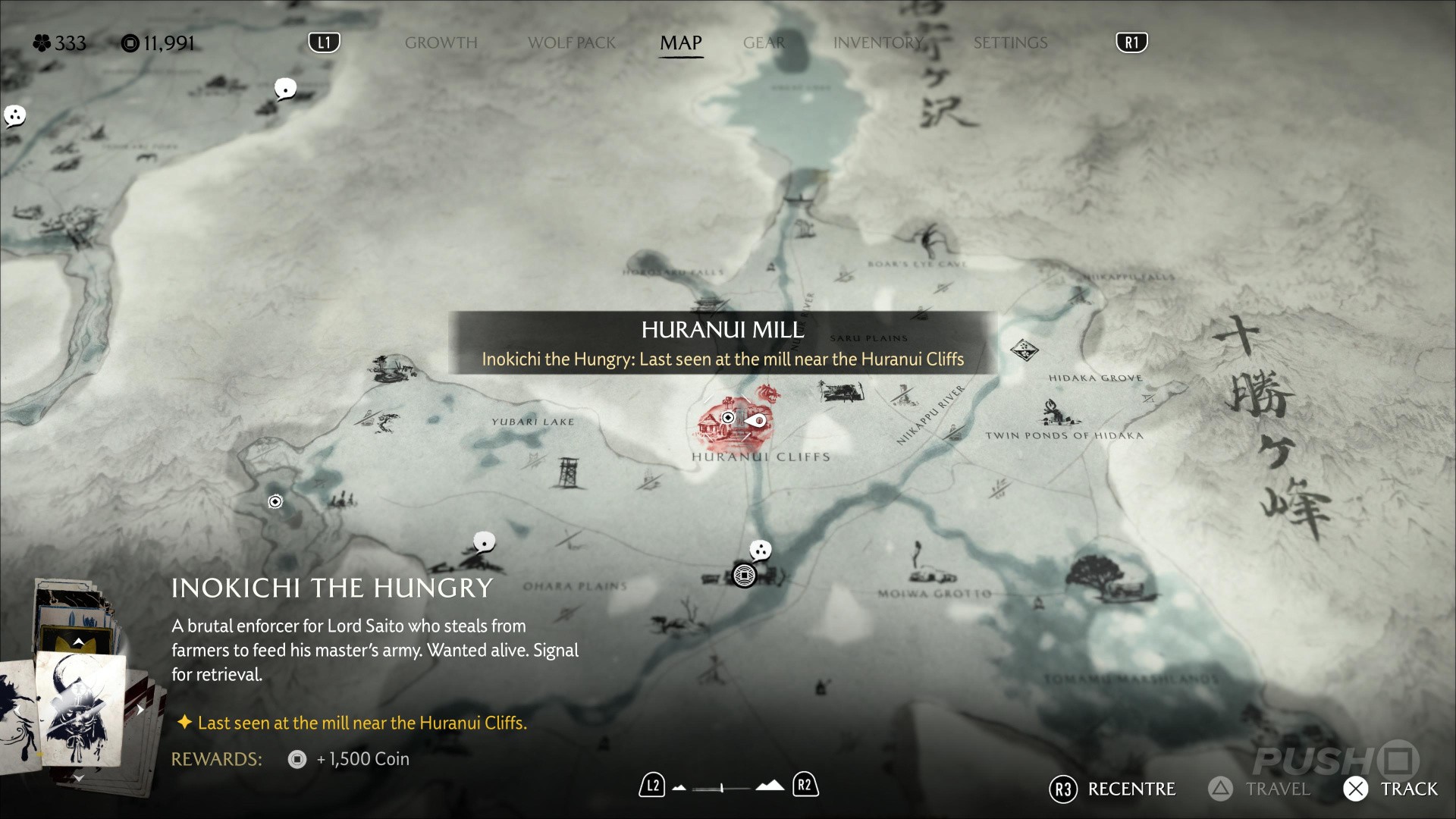1456x819 pixels.
Task: Choose the diamond marker near Hidaka Grove
Action: (1024, 350)
